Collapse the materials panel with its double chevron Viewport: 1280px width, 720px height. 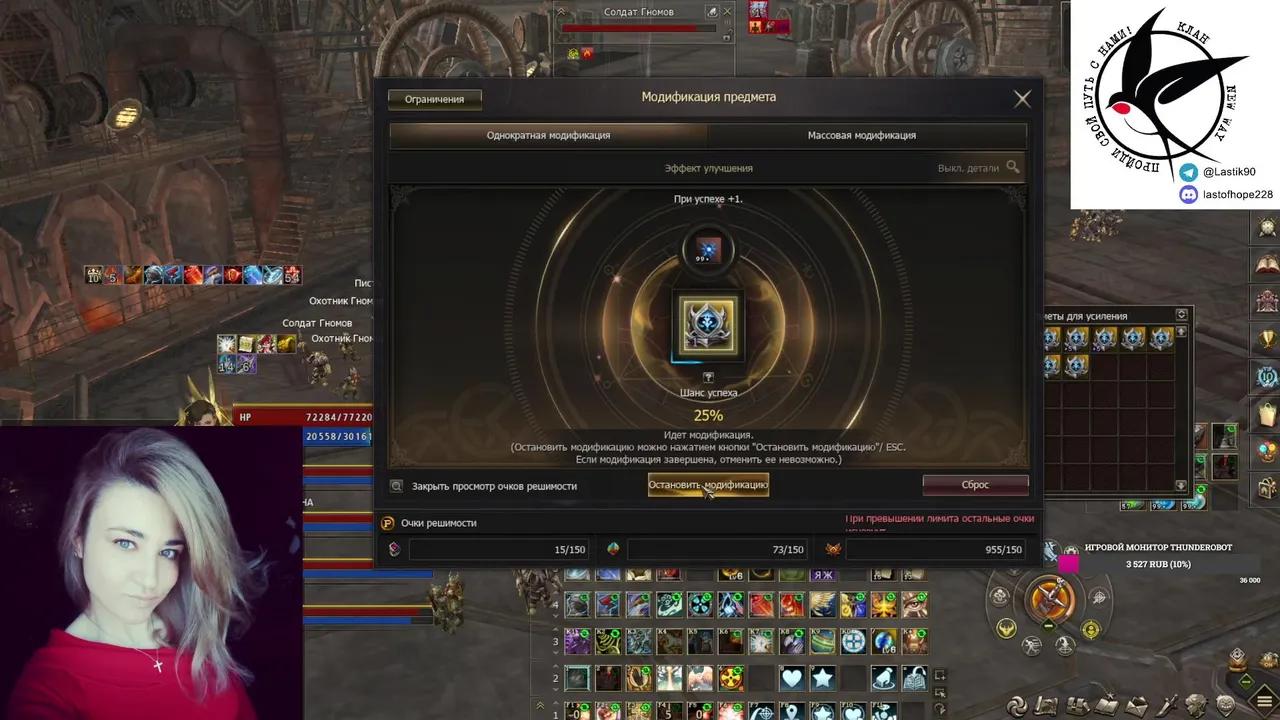pyautogui.click(x=1180, y=313)
